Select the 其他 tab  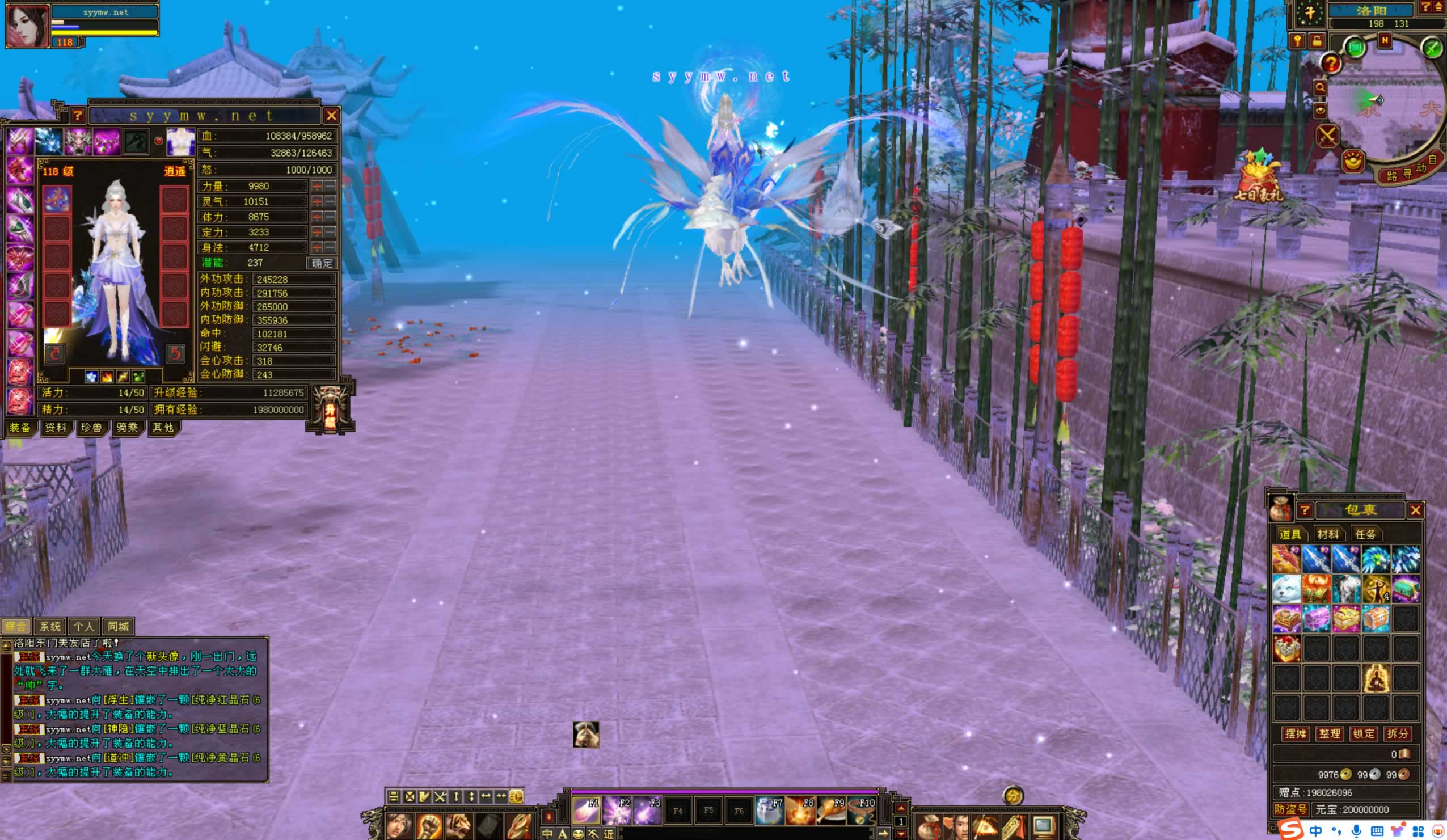pyautogui.click(x=163, y=428)
